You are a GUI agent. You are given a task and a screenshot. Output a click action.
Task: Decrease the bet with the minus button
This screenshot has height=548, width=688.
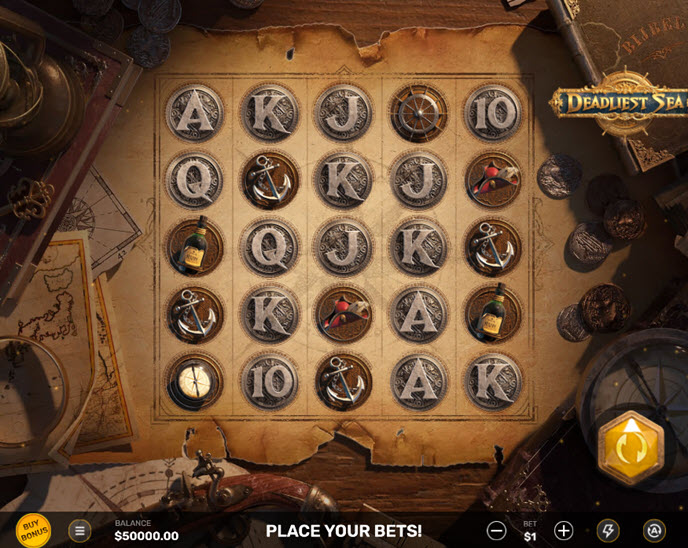click(496, 530)
